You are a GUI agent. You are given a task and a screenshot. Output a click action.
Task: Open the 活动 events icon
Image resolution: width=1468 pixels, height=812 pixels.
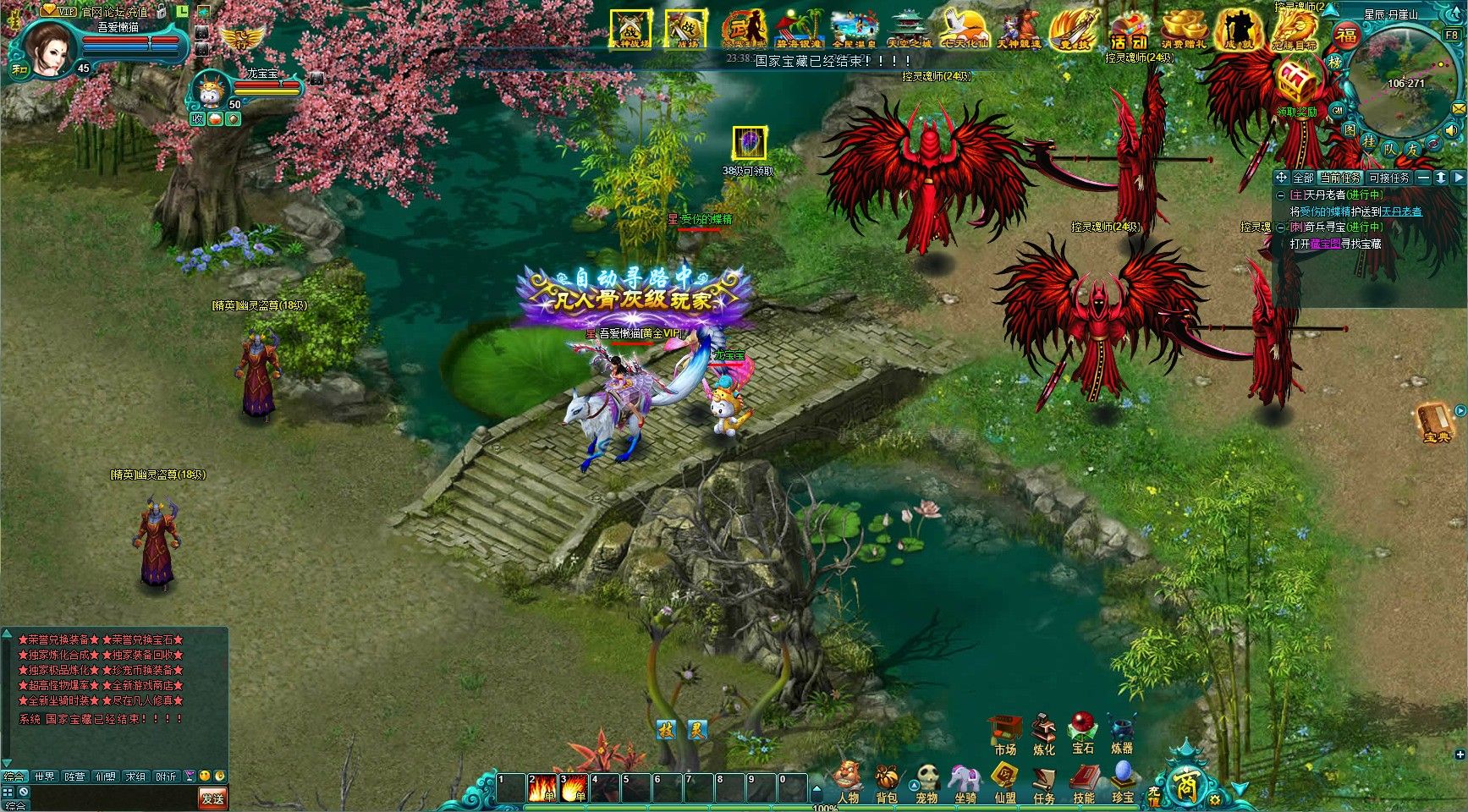(x=1129, y=31)
